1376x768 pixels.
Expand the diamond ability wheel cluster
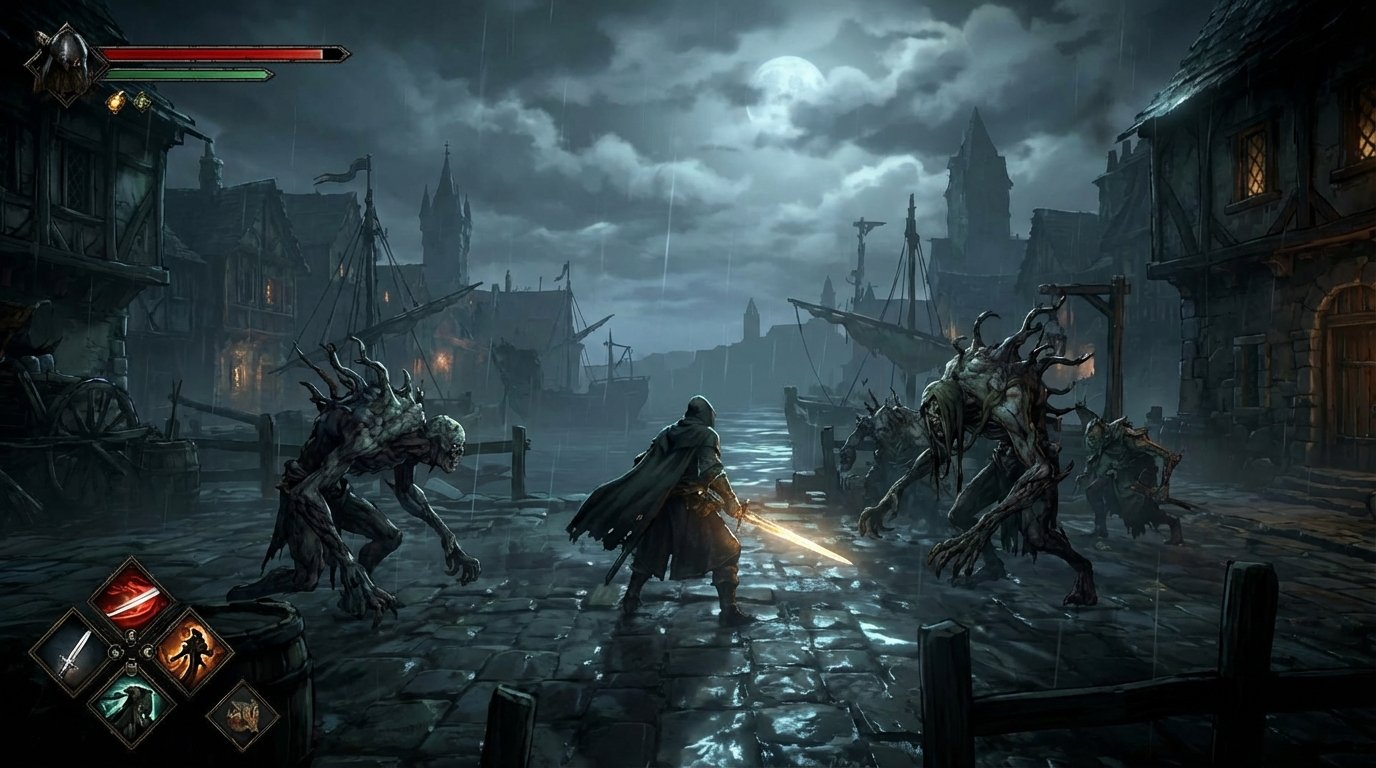click(x=130, y=653)
